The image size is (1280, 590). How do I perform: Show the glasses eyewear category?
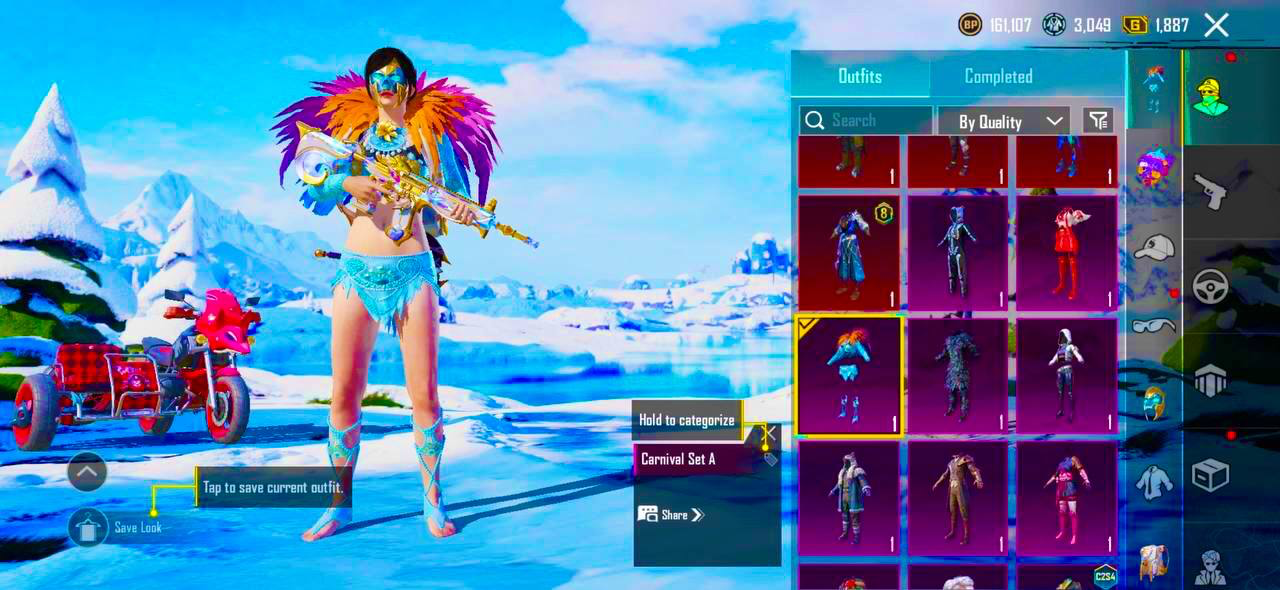[x=1154, y=325]
